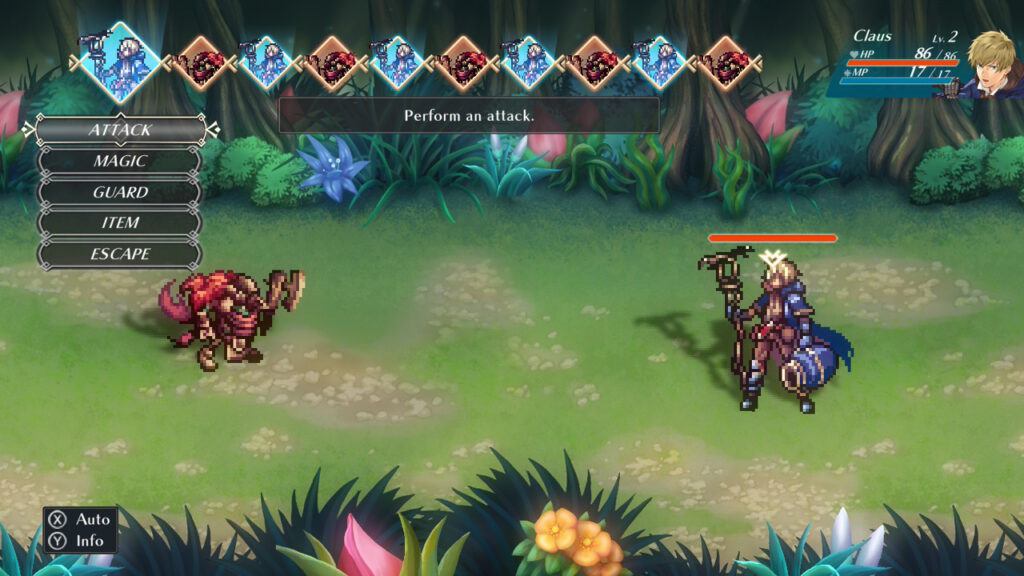
Task: Toggle the Auto battle option
Action: coord(80,520)
